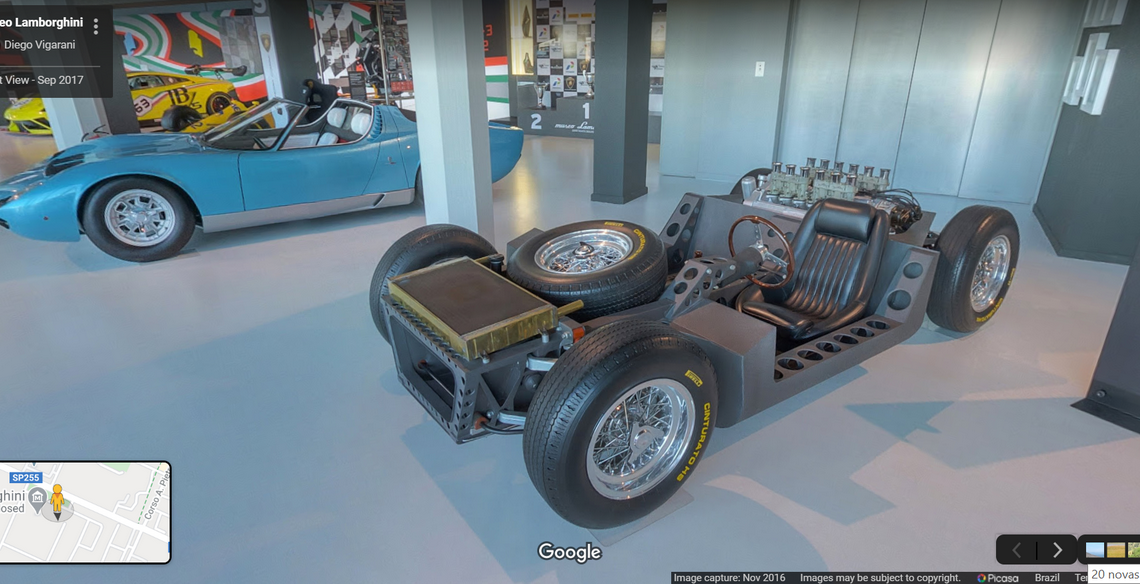Select the blue sky photo thumbnail
The width and height of the screenshot is (1140, 584).
point(1095,550)
